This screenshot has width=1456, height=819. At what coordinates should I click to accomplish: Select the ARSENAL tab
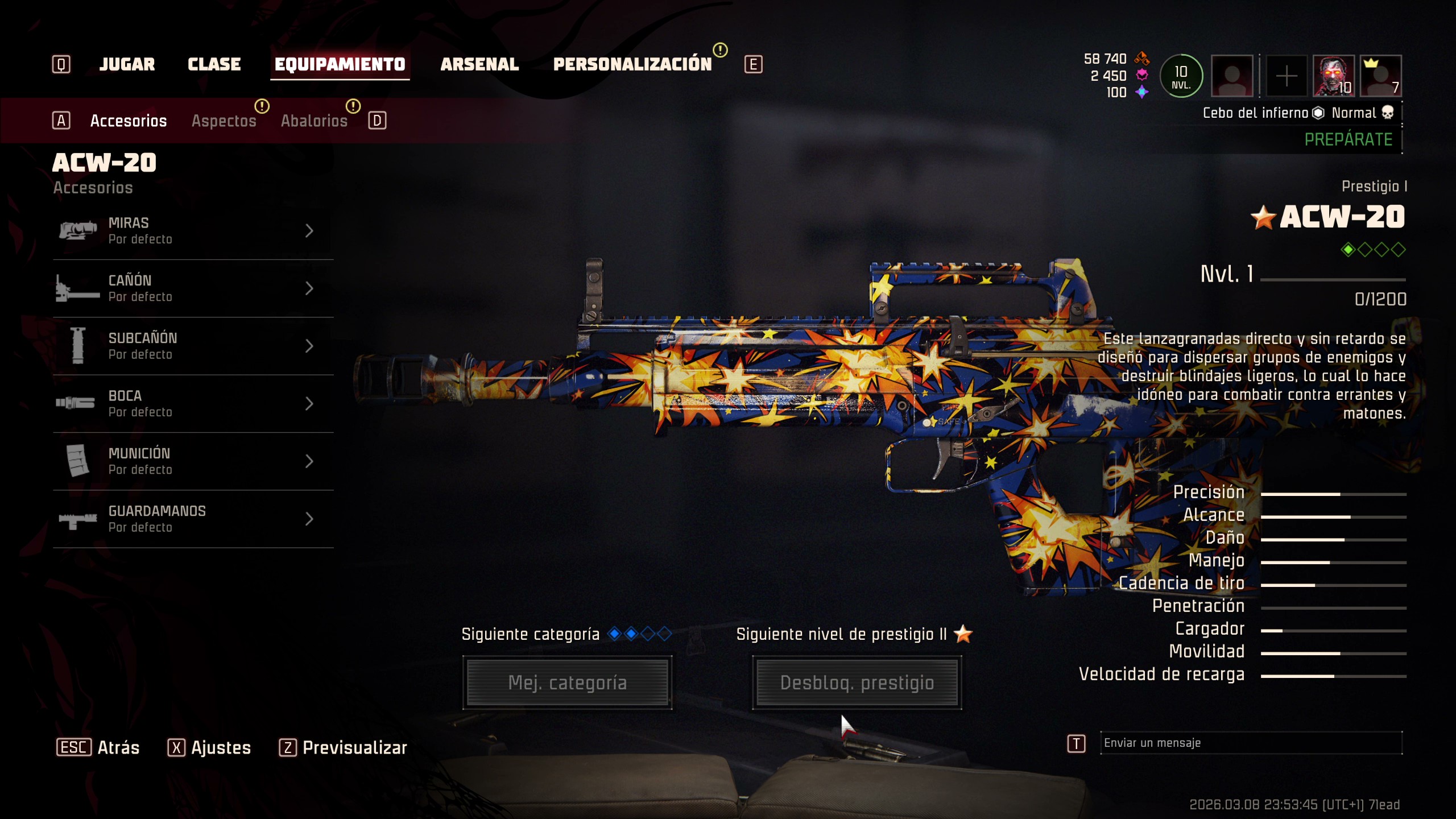(x=479, y=64)
